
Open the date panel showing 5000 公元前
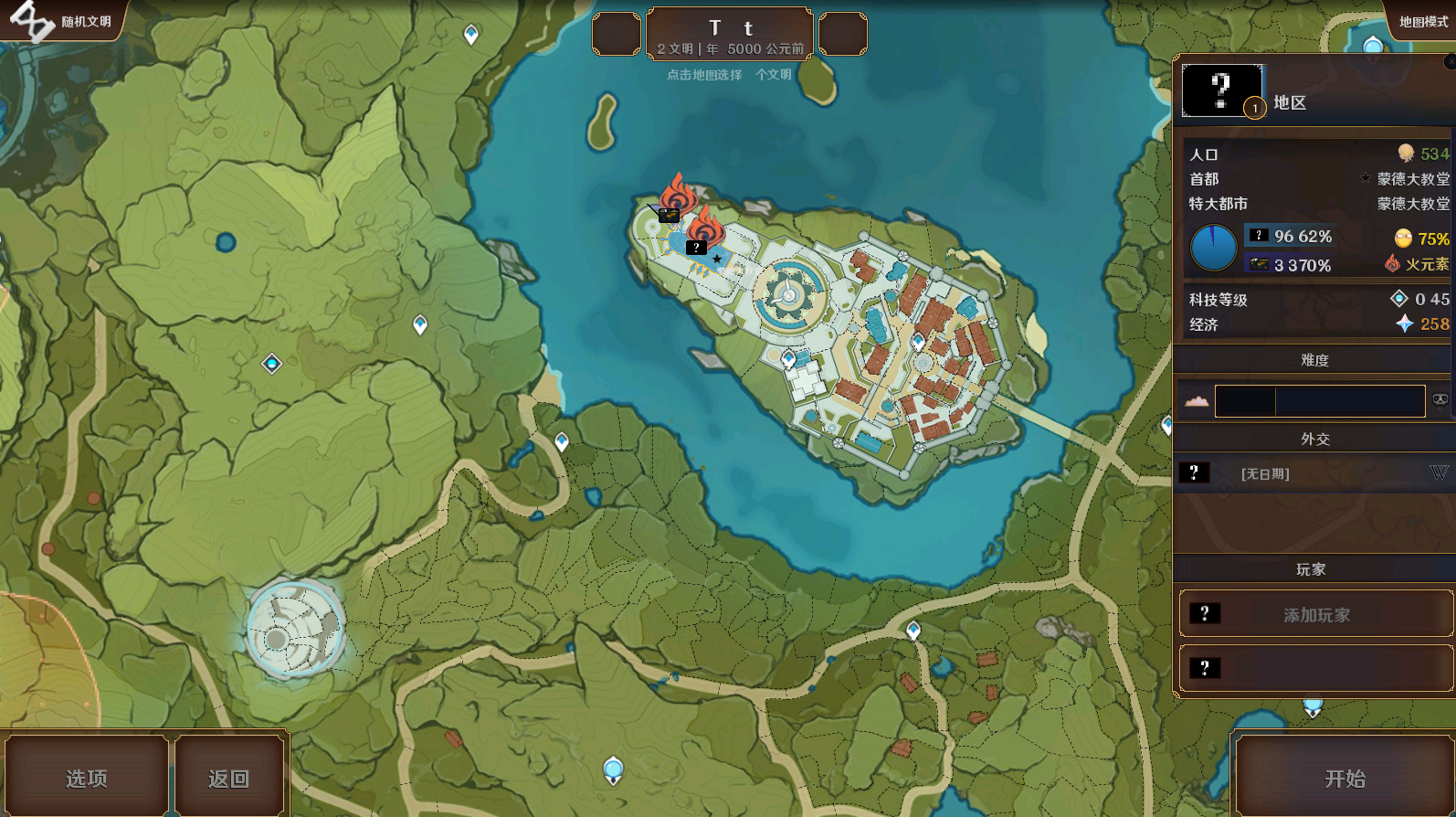click(x=730, y=34)
